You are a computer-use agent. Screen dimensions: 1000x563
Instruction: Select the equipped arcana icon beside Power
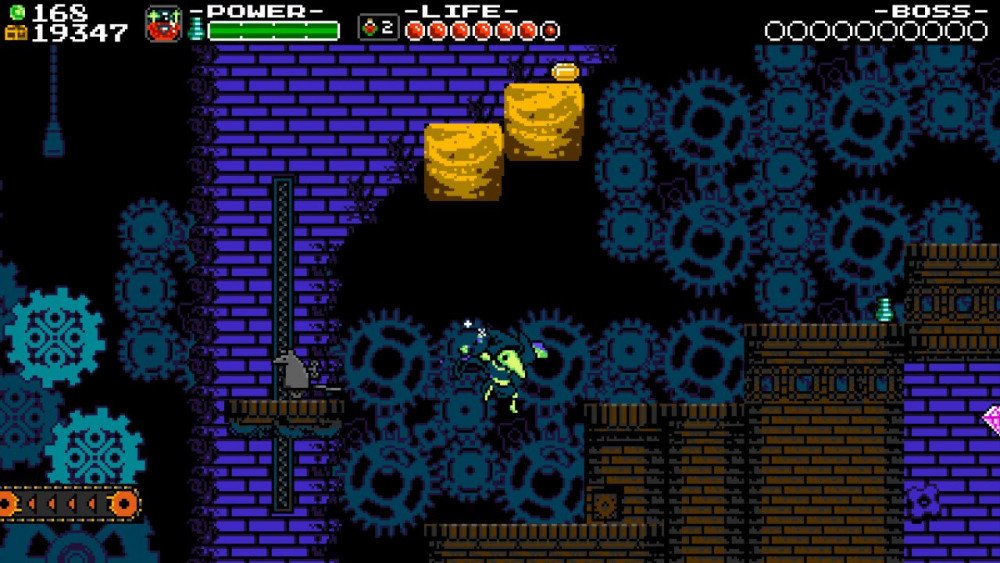pos(163,24)
